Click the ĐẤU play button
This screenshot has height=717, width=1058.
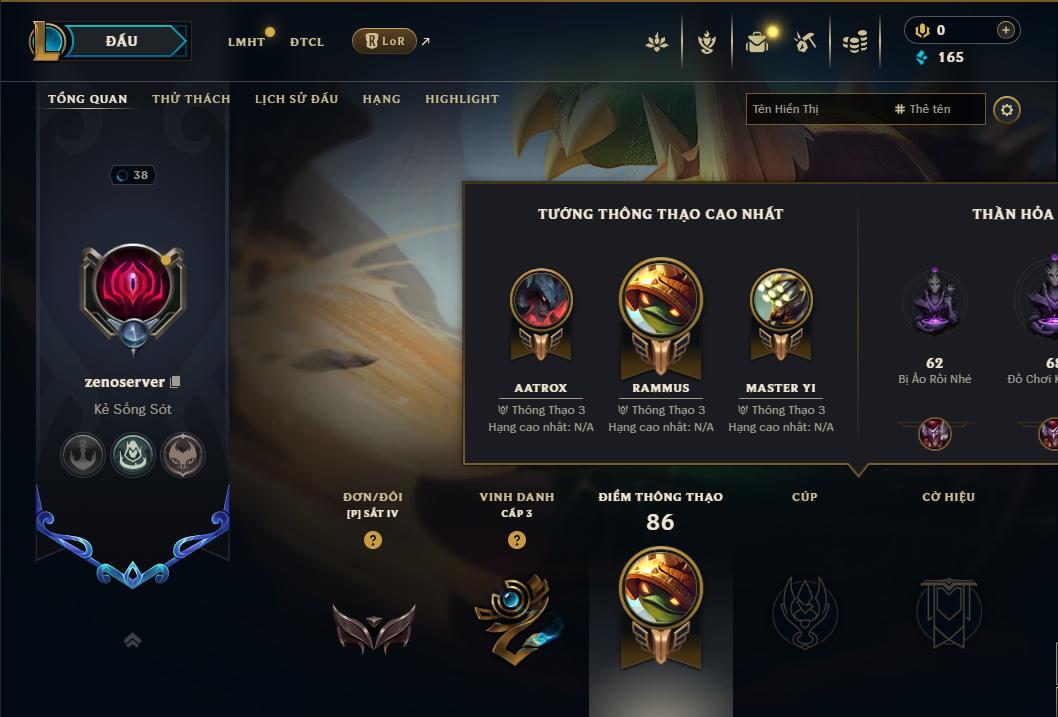(121, 41)
